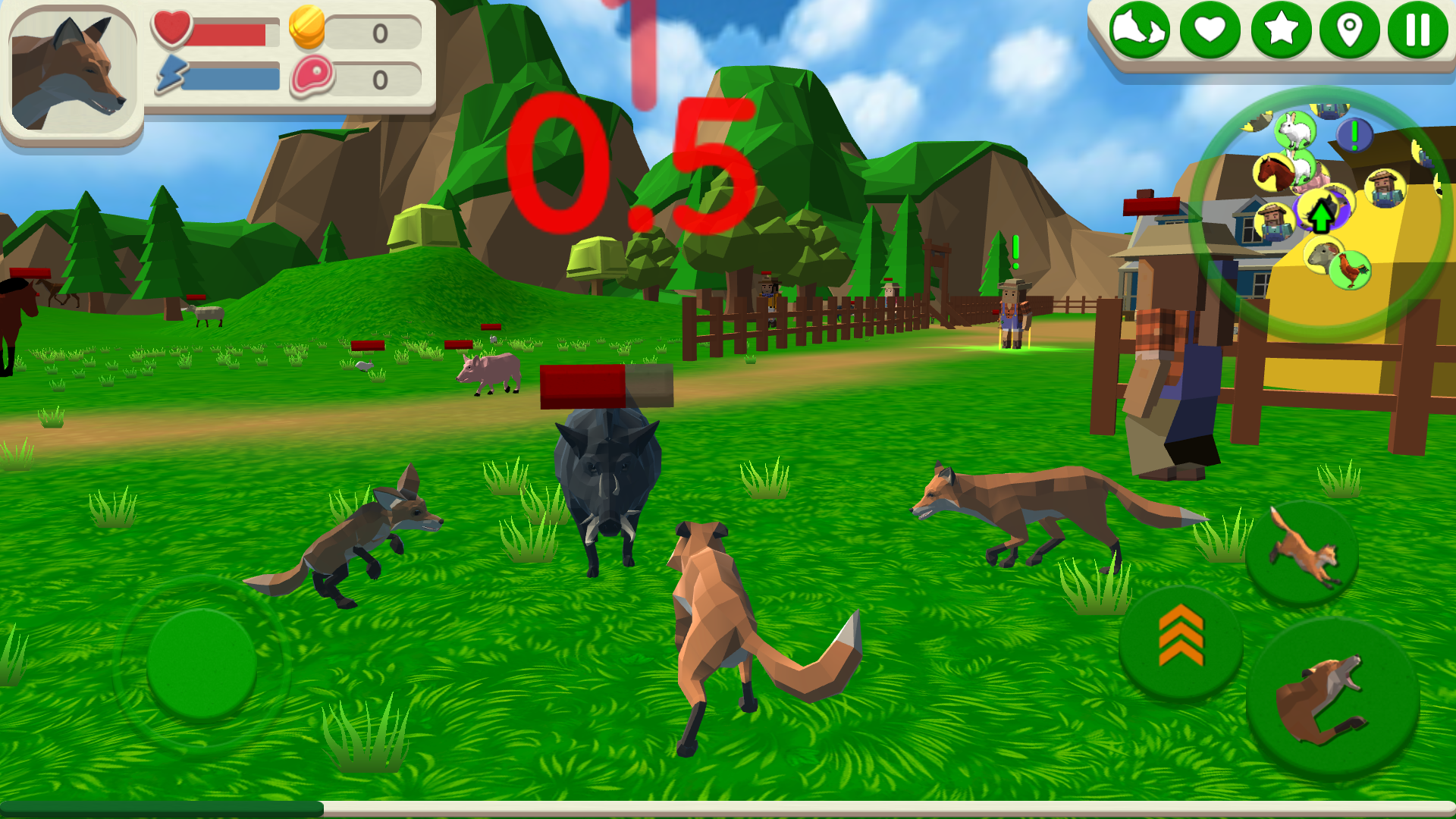The image size is (1456, 819).
Task: Click the fox portrait in the top-left corner
Action: click(x=74, y=72)
